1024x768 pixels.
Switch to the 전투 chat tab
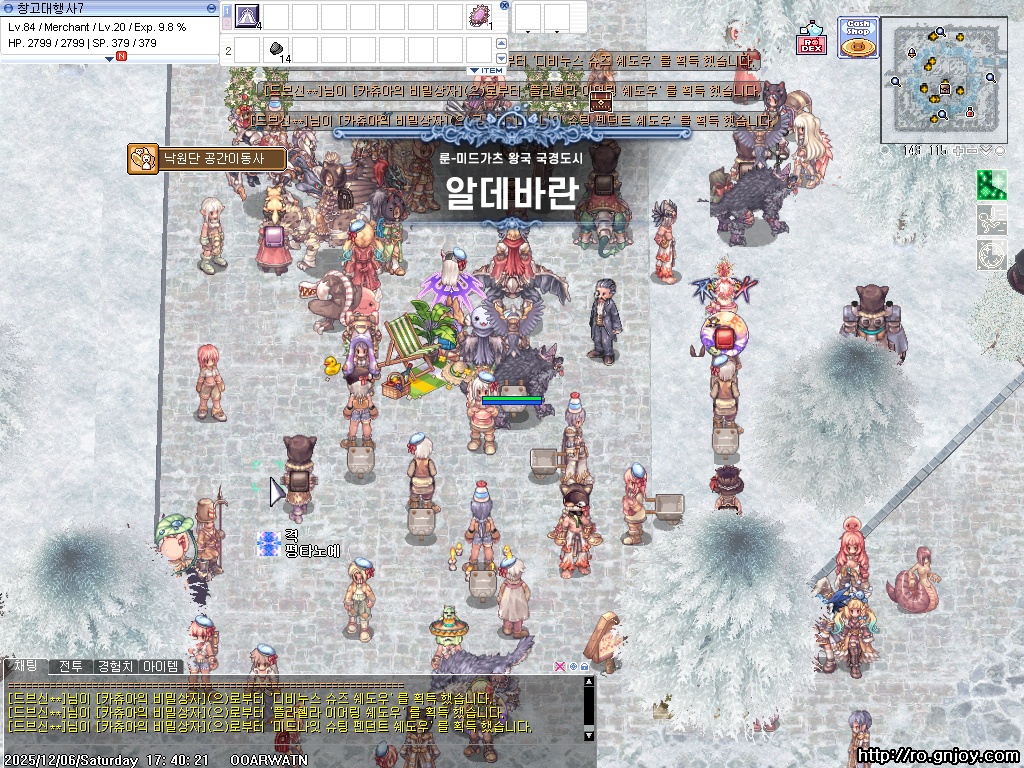pyautogui.click(x=70, y=666)
